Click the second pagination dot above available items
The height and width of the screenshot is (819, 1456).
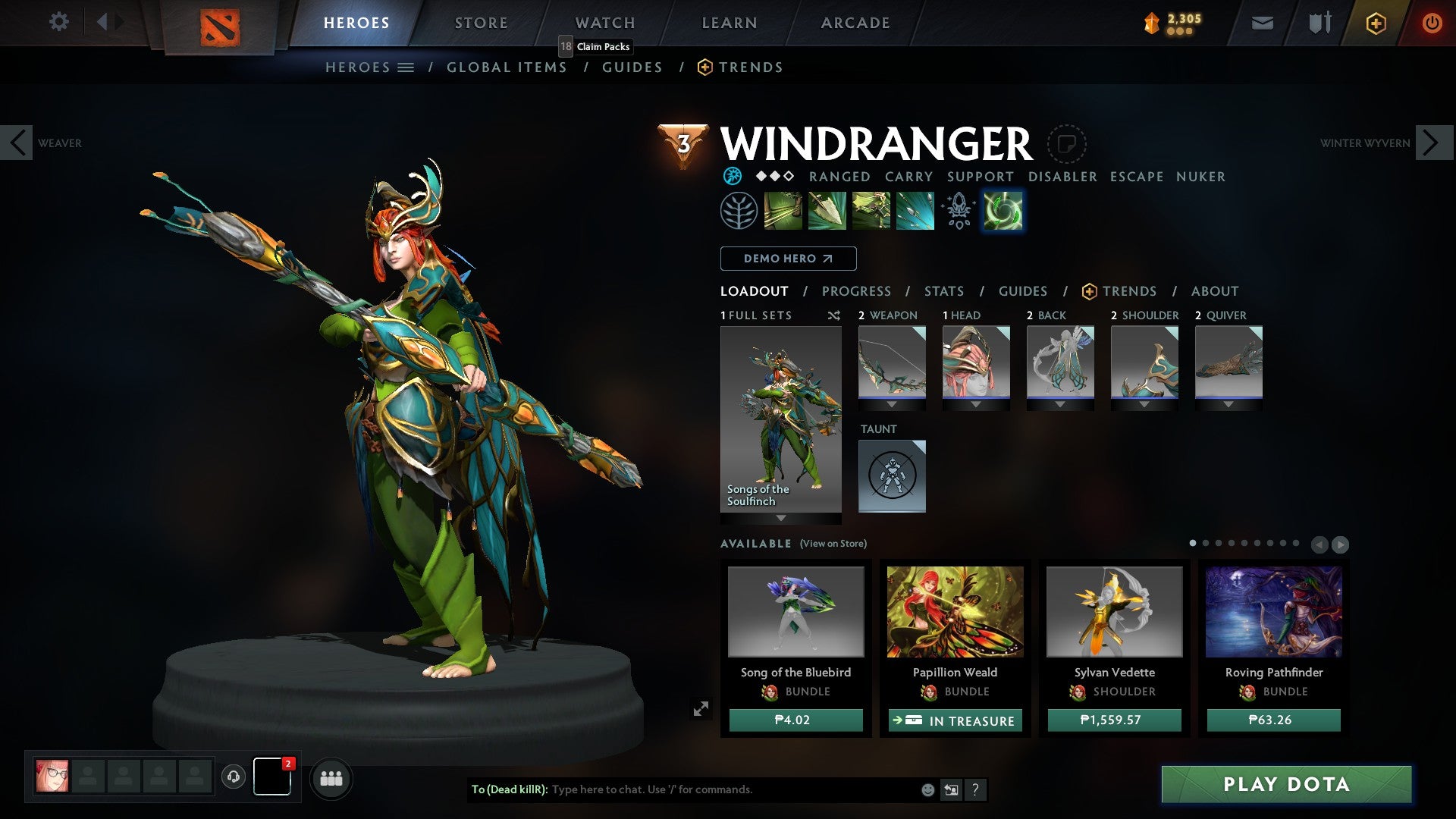1204,543
